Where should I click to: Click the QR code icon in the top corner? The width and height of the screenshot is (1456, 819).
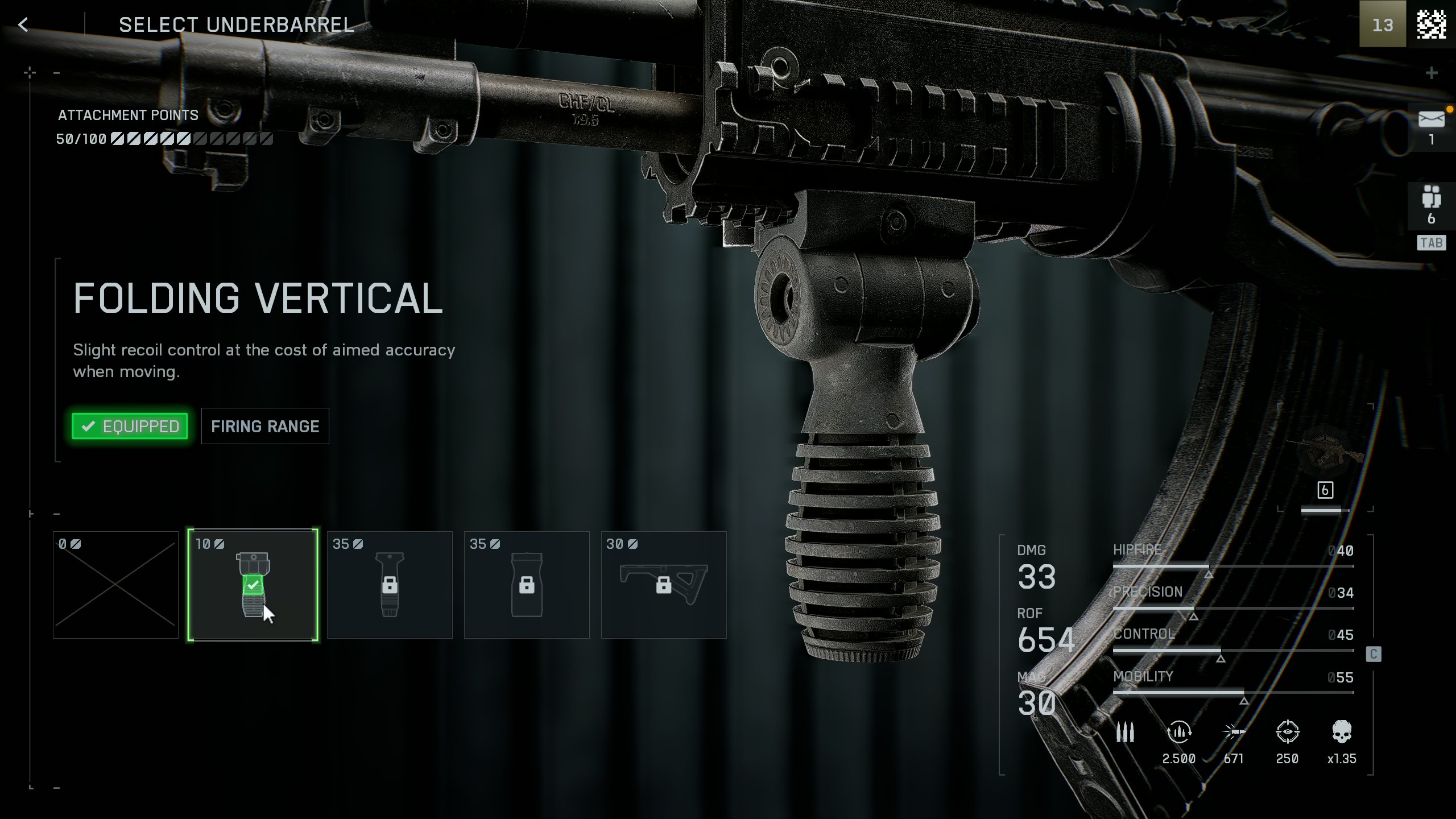tap(1431, 25)
